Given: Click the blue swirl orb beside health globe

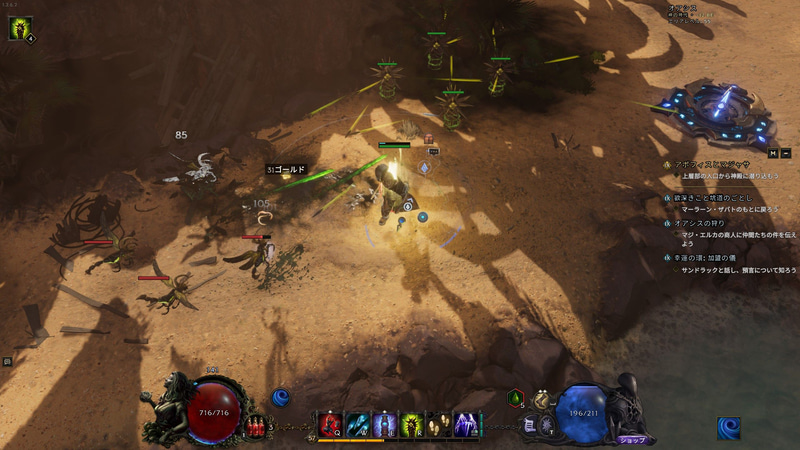Looking at the screenshot, I should [281, 398].
